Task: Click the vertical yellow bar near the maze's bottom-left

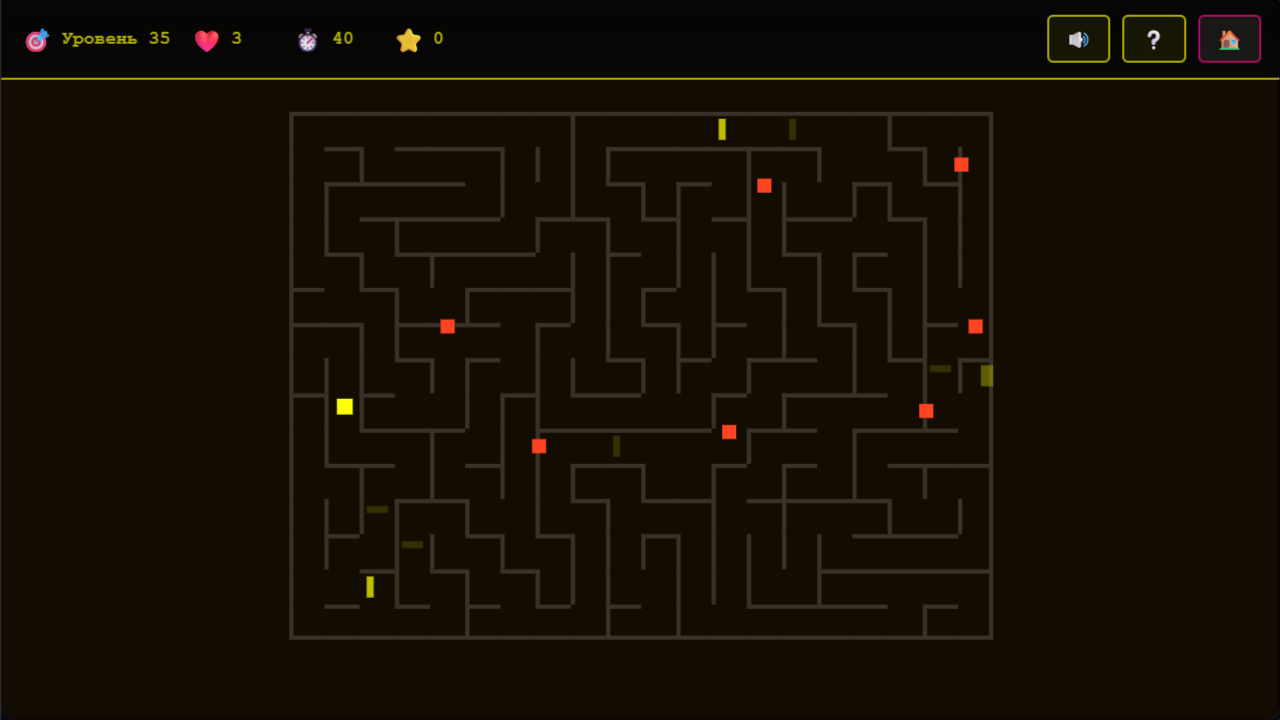Action: pos(369,585)
